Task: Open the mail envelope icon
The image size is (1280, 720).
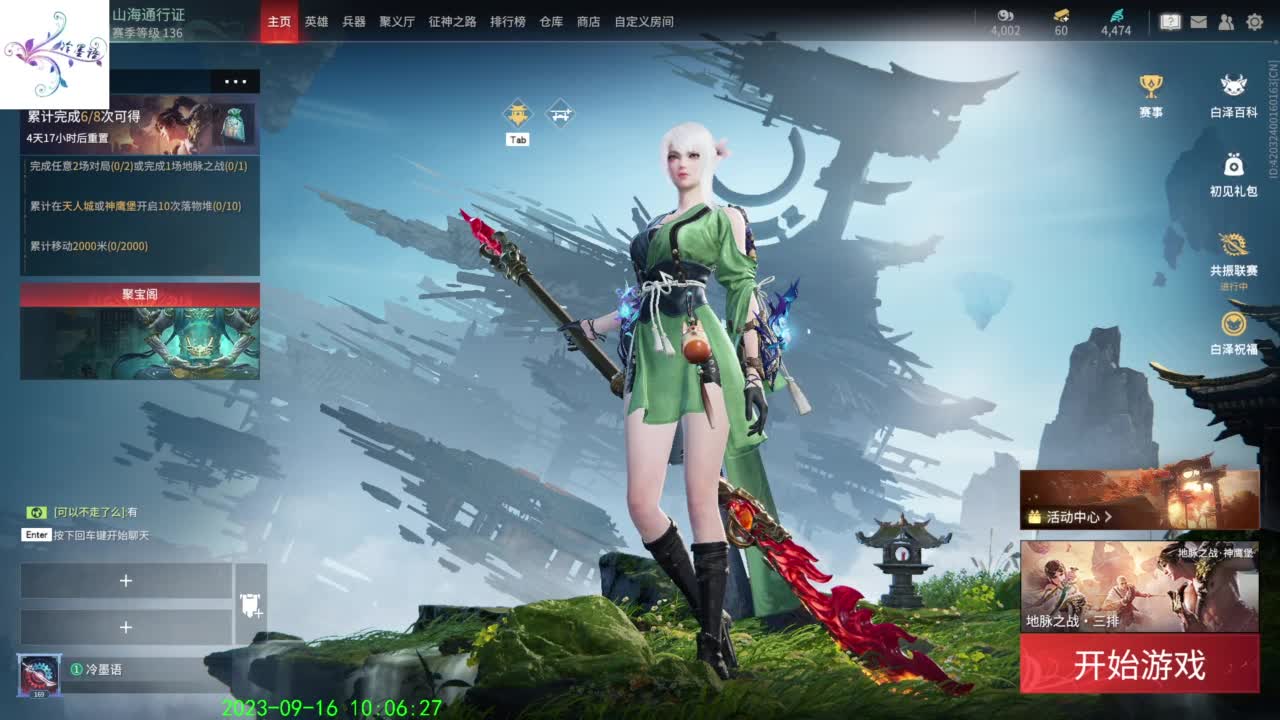Action: (1198, 20)
